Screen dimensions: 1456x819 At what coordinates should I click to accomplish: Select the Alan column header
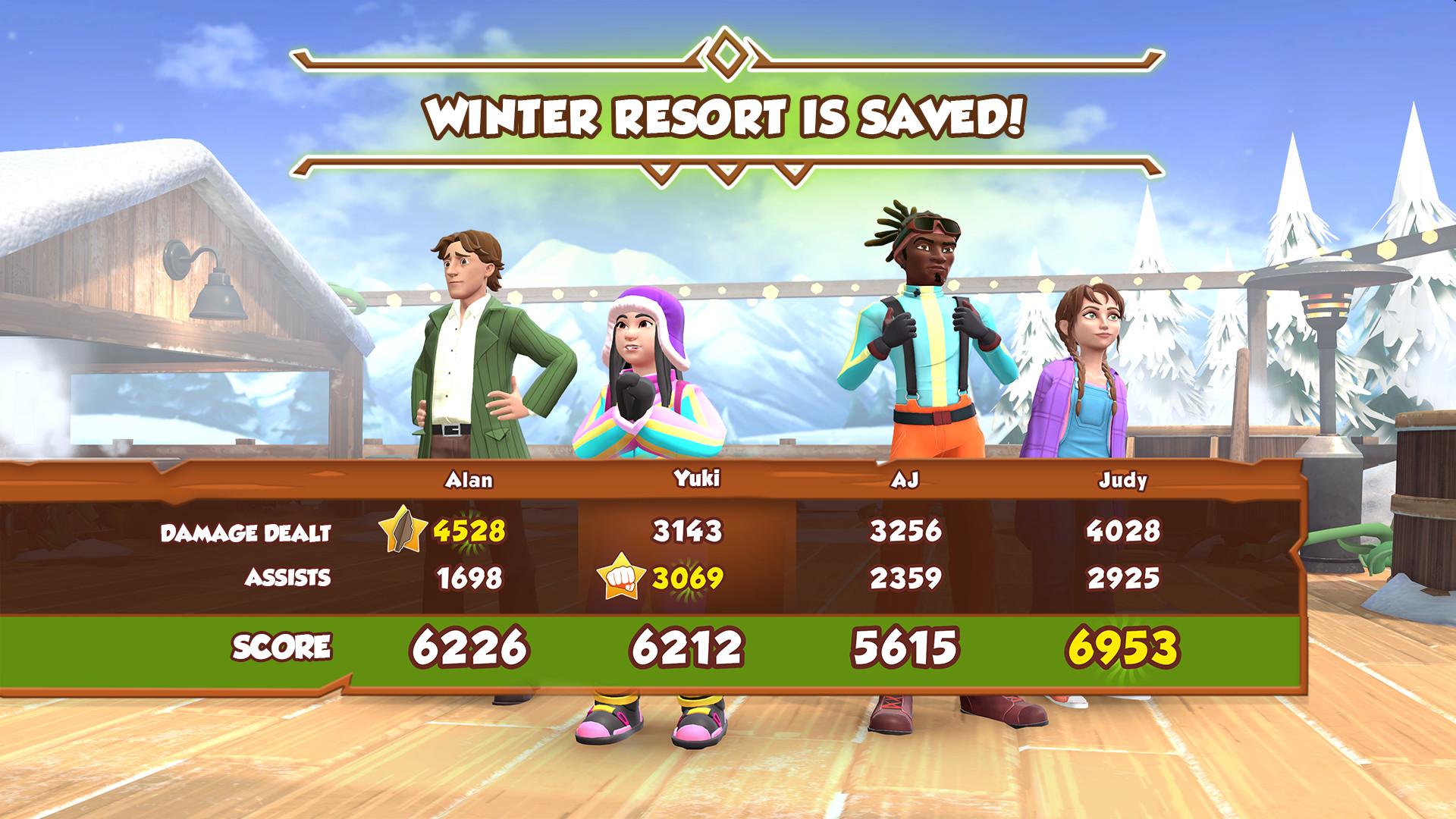pos(470,480)
